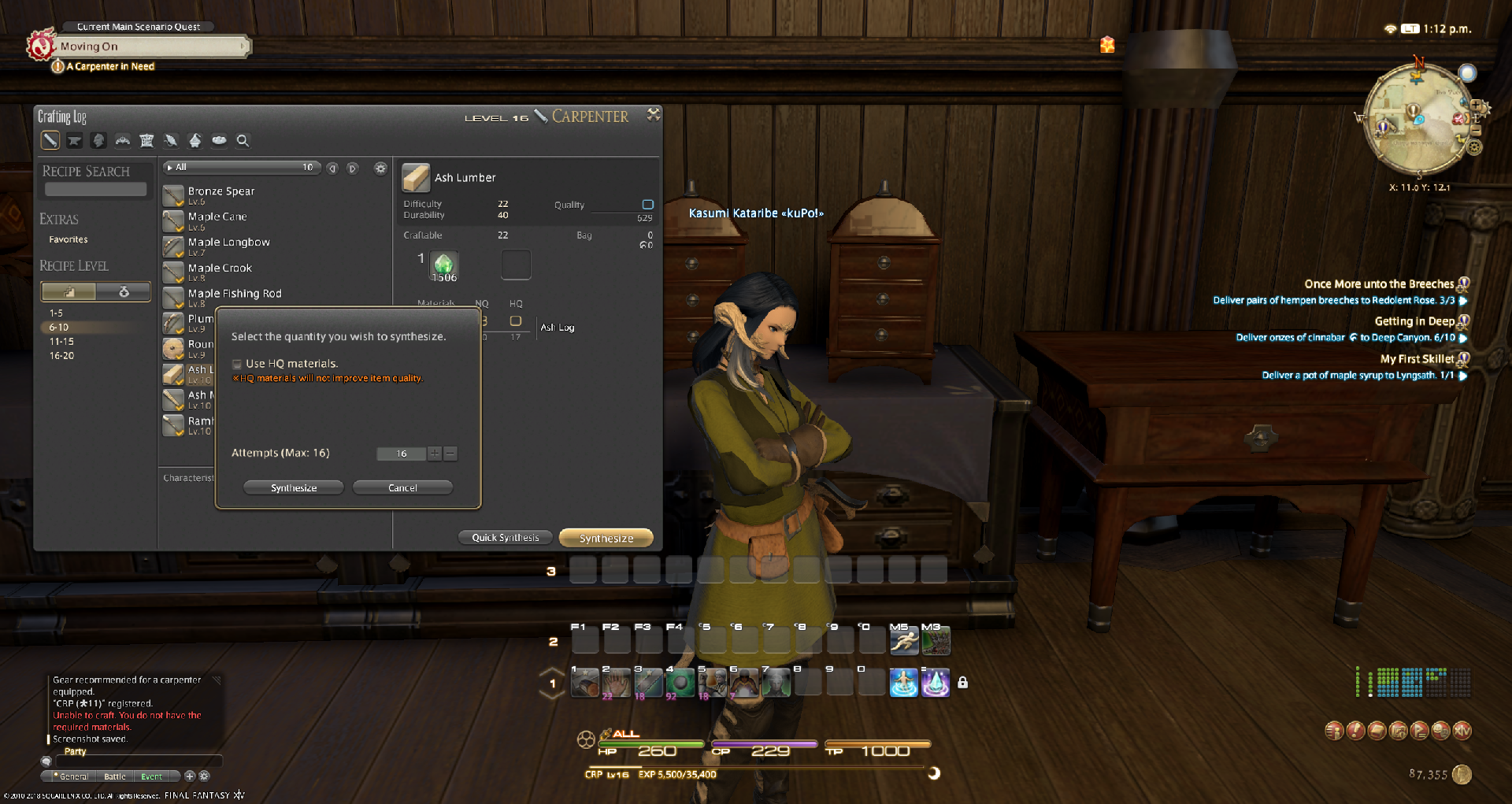Switch chat to the Event tab
This screenshot has height=804, width=1512.
coord(152,776)
